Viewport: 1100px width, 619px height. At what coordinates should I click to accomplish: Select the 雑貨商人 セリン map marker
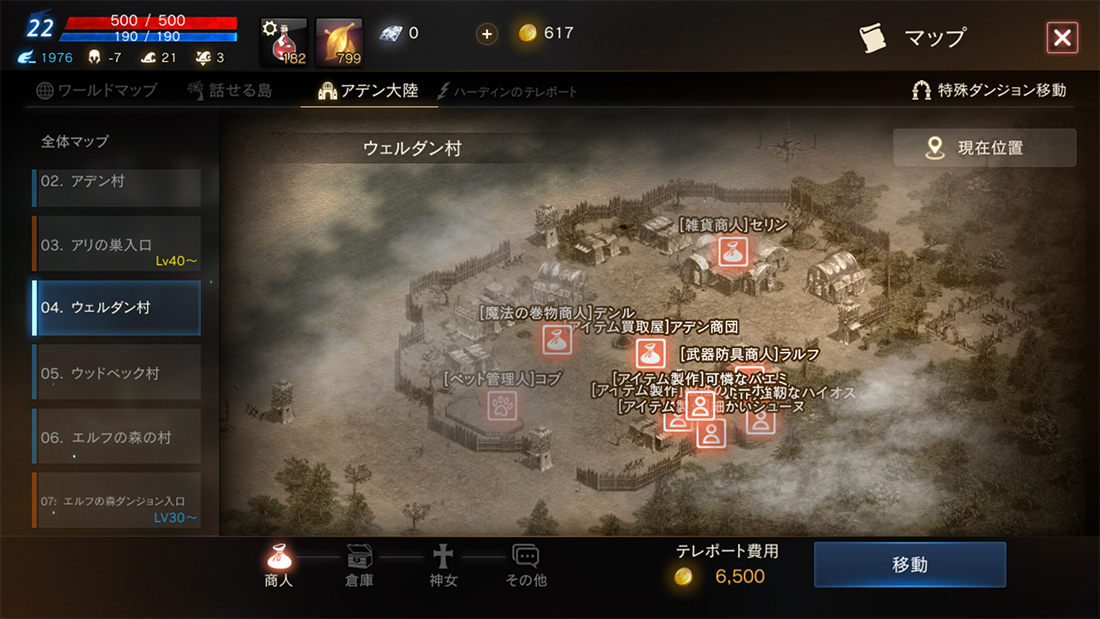coord(733,251)
